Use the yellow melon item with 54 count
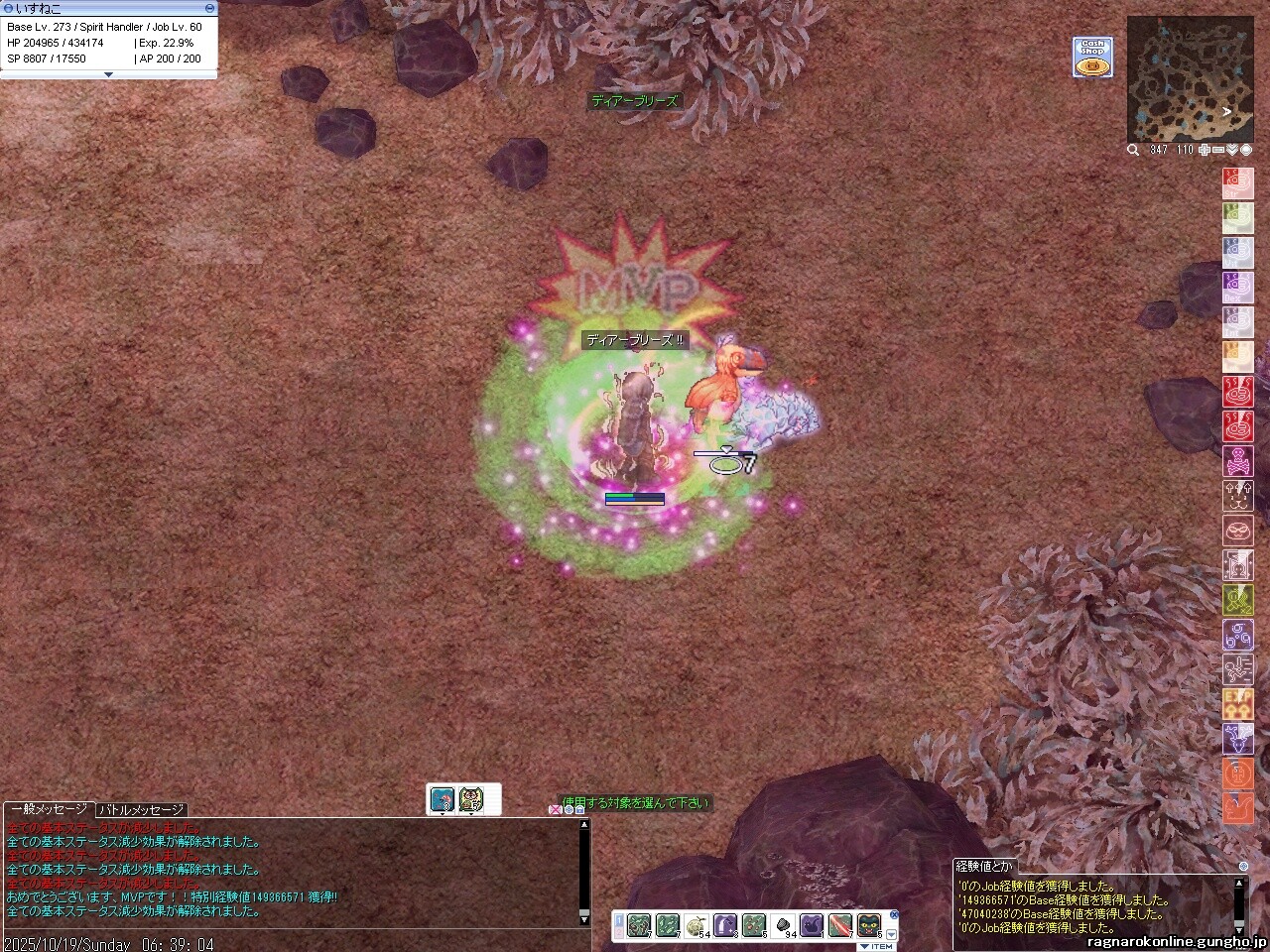This screenshot has width=1270, height=952. (696, 924)
